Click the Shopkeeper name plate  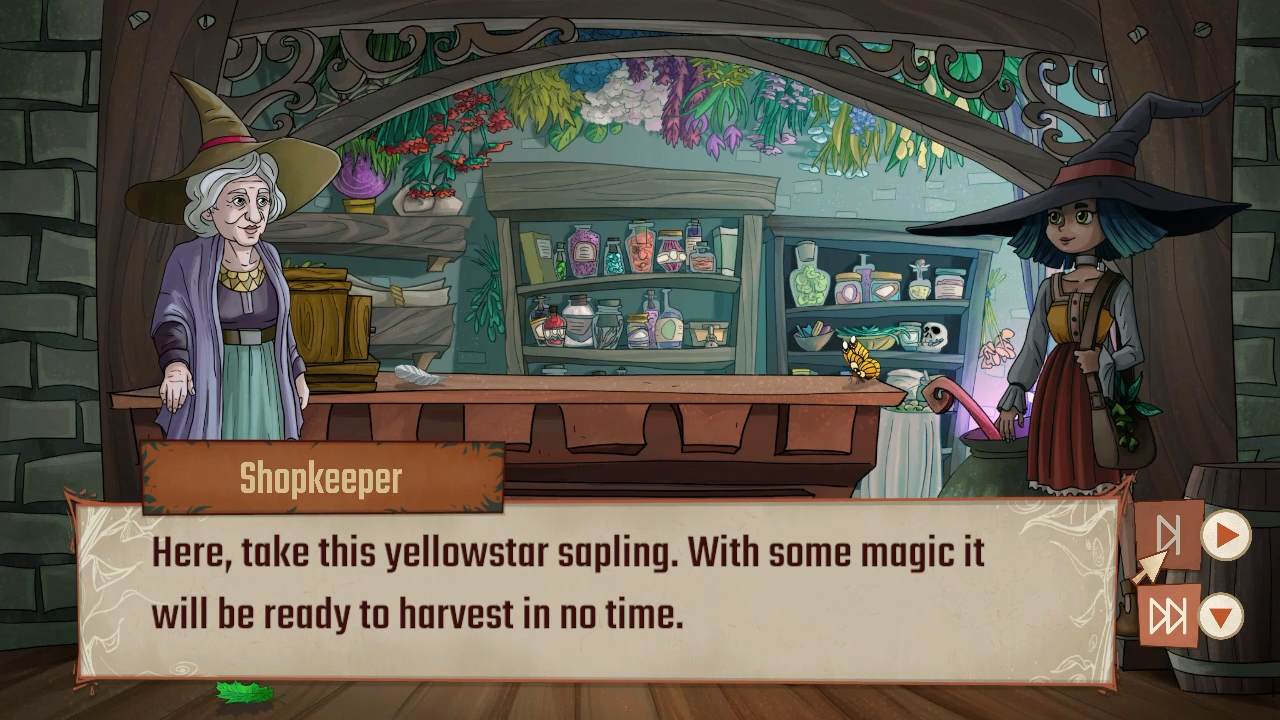pos(320,478)
